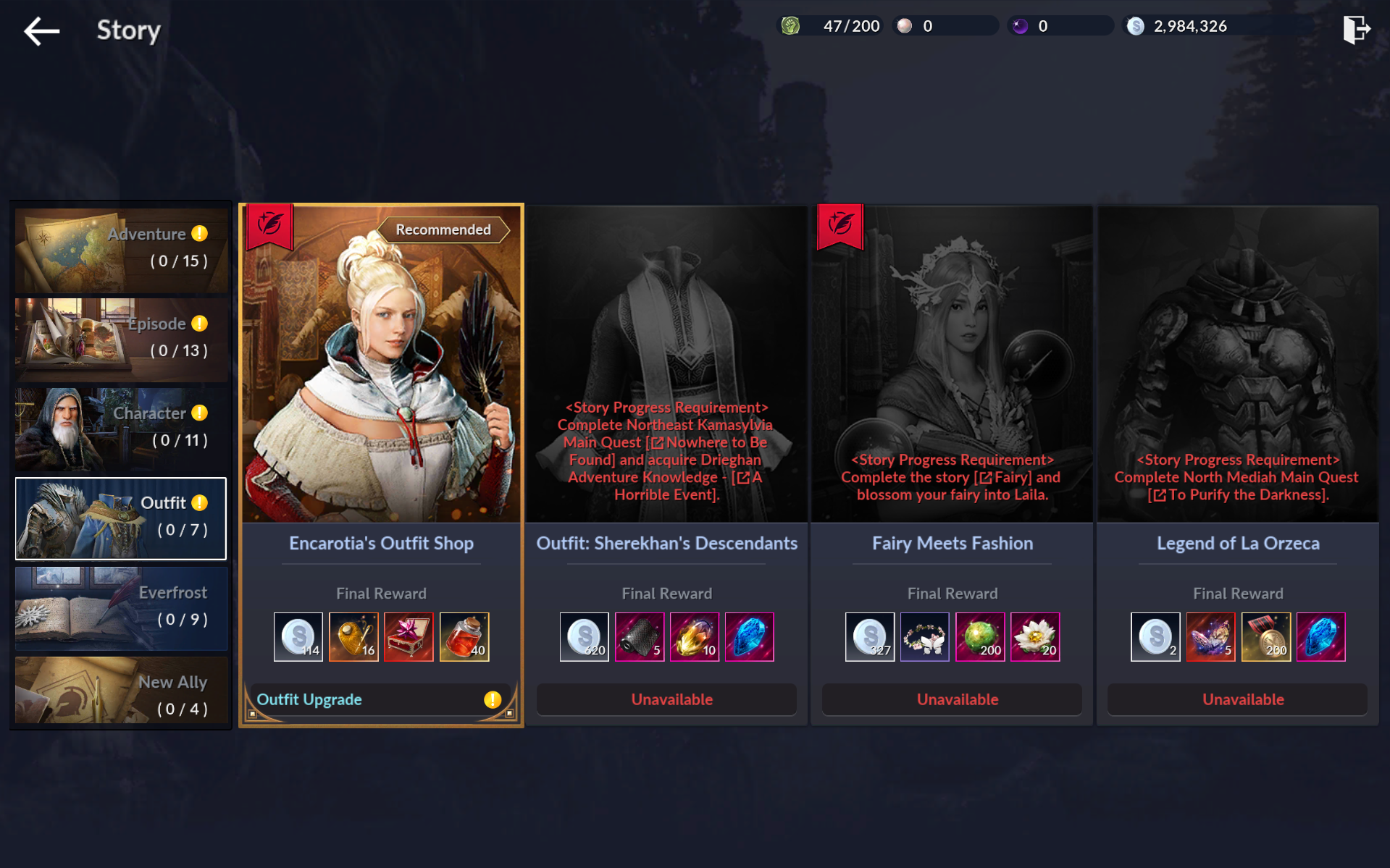The height and width of the screenshot is (868, 1390).
Task: Switch to the Everfrost category
Action: [x=121, y=607]
